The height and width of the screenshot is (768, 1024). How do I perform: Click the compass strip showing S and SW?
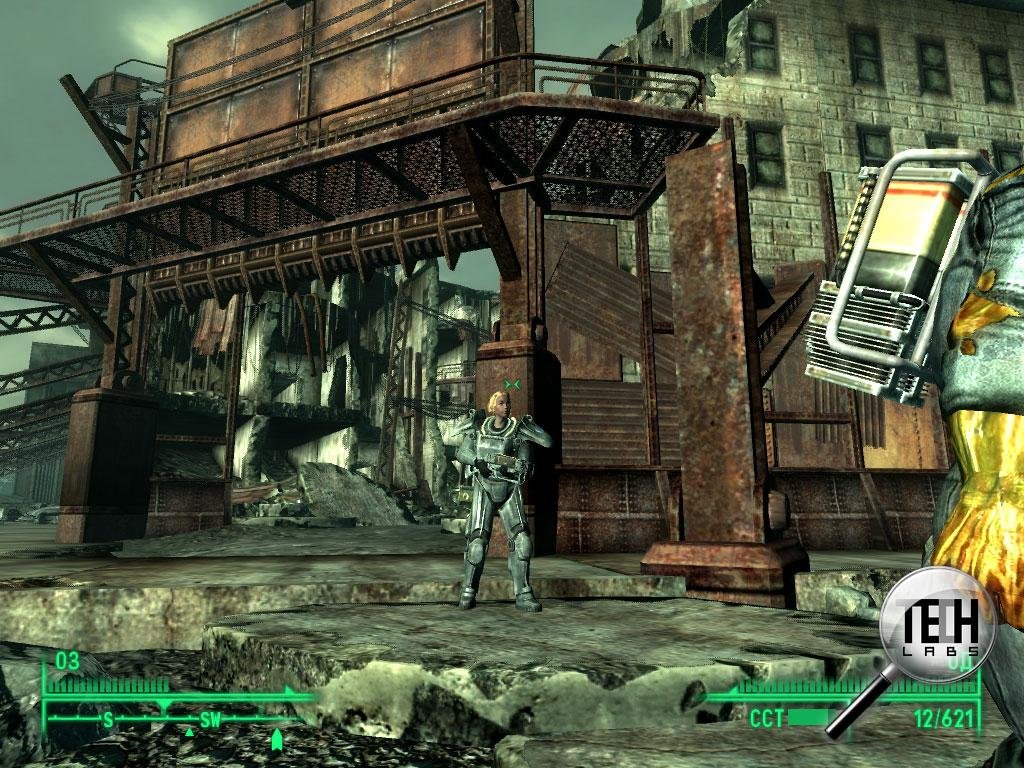170,718
